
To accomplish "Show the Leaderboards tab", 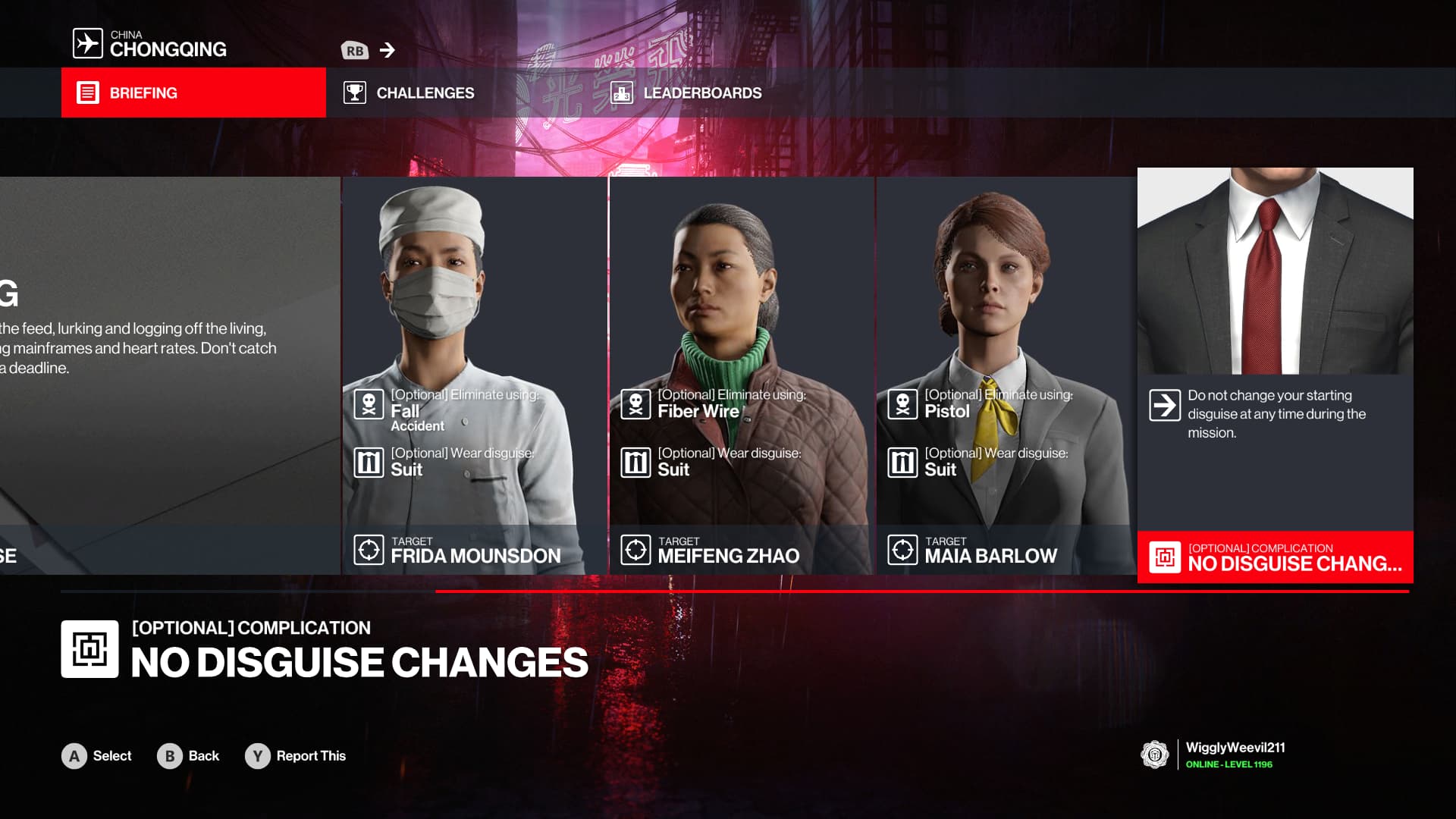I will click(x=686, y=93).
